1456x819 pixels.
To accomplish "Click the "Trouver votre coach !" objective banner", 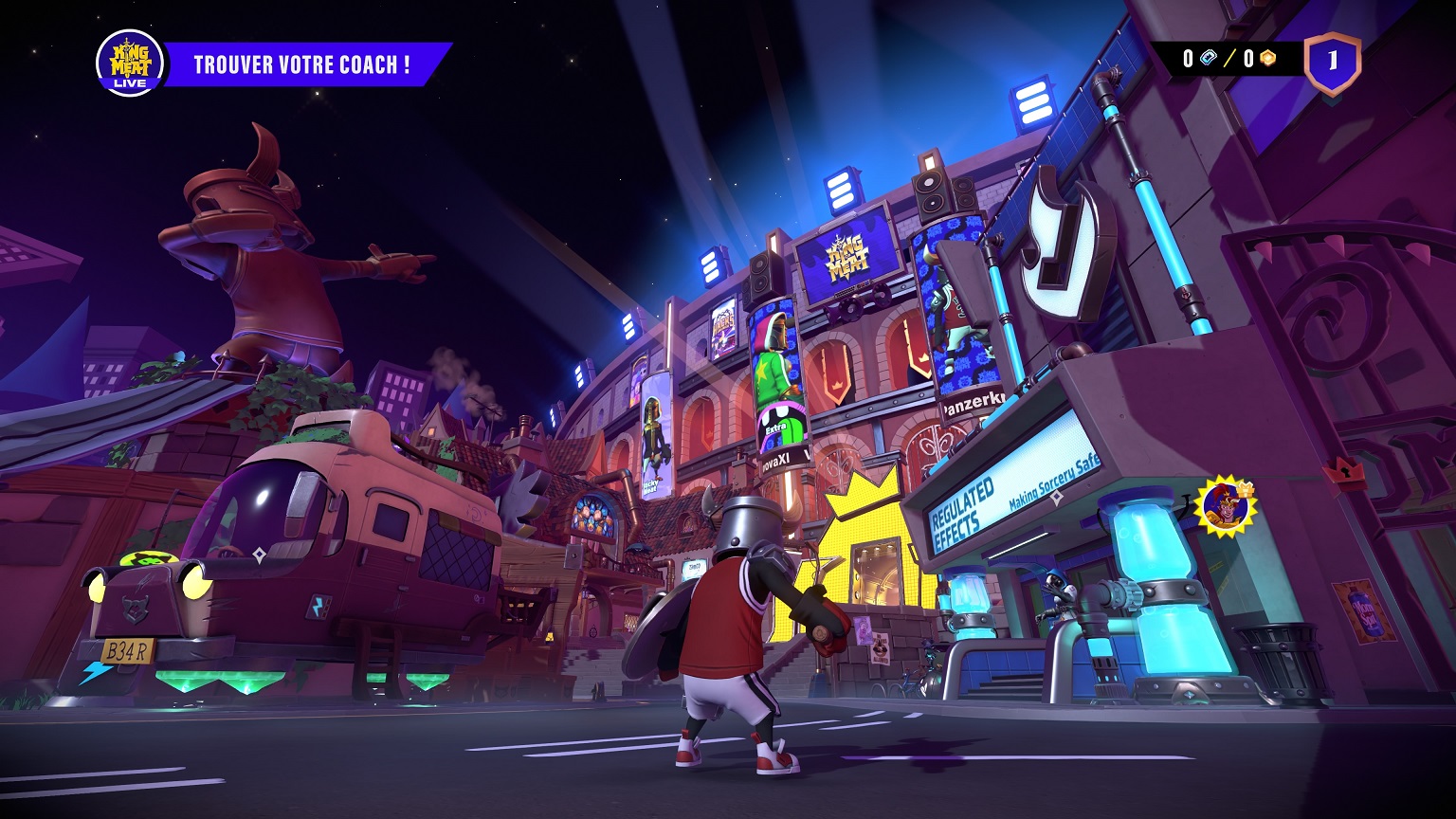I will [302, 64].
